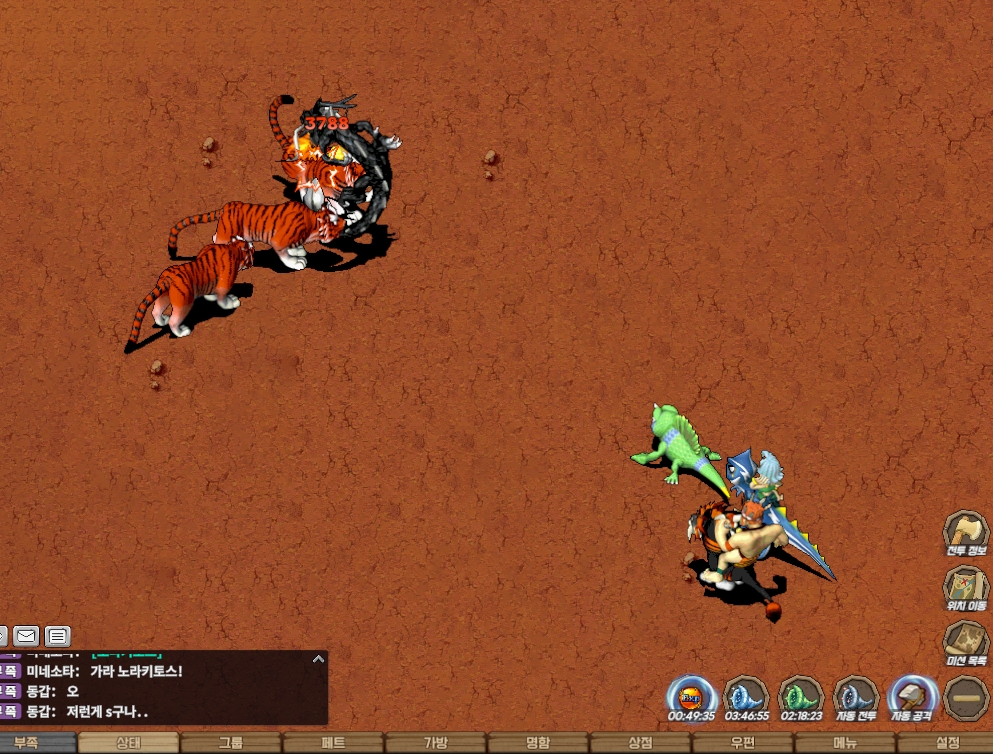The image size is (993, 754).
Task: Check the 우편 (mail) menu
Action: pyautogui.click(x=742, y=743)
